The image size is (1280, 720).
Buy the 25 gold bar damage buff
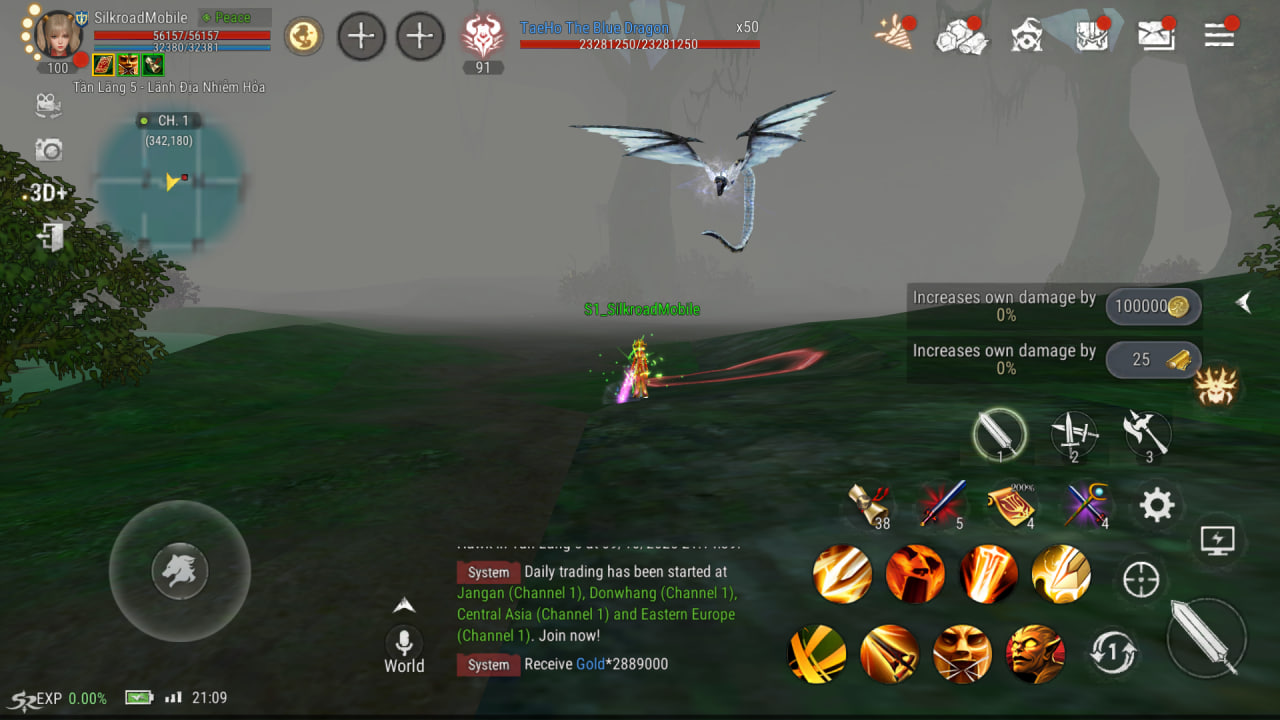(1153, 360)
